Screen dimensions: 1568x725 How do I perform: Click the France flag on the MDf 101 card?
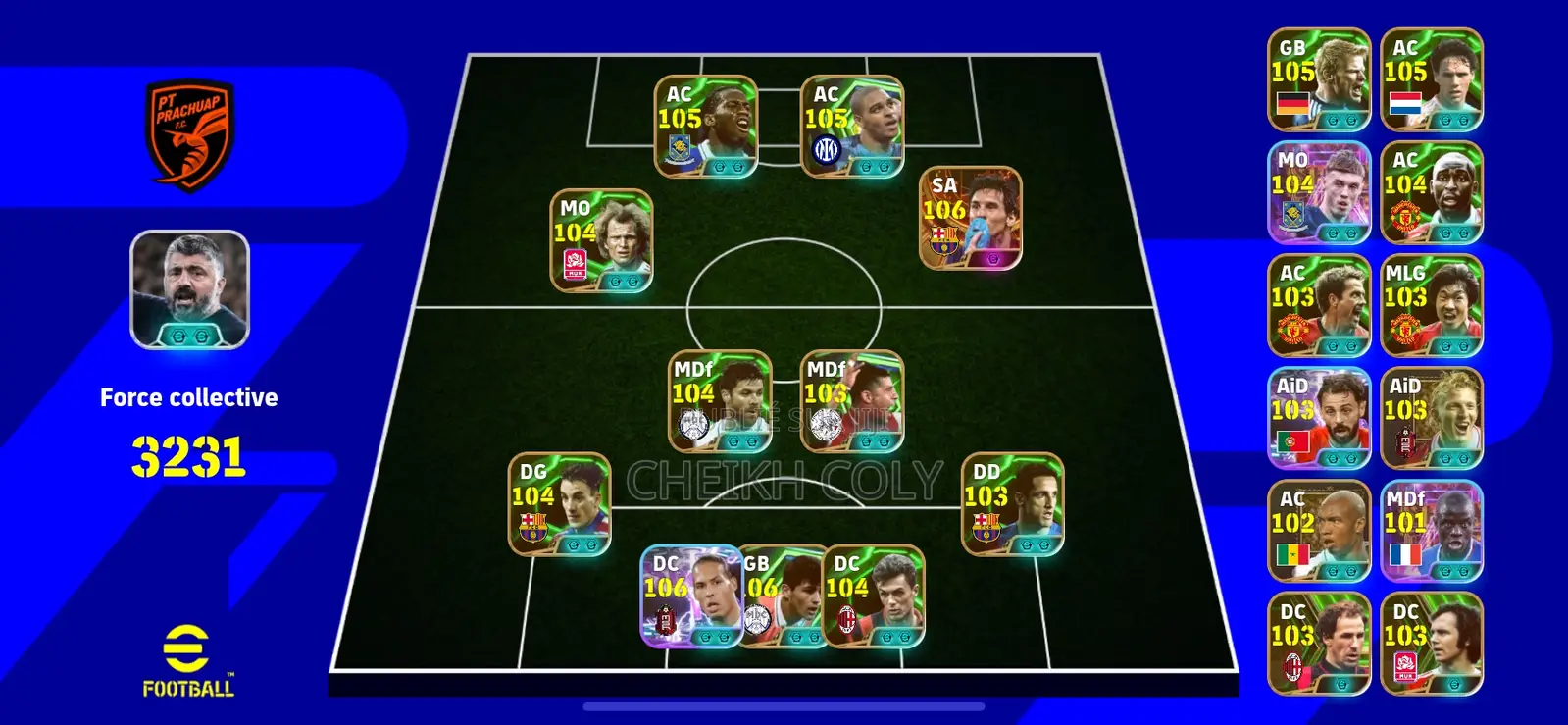[x=1404, y=554]
